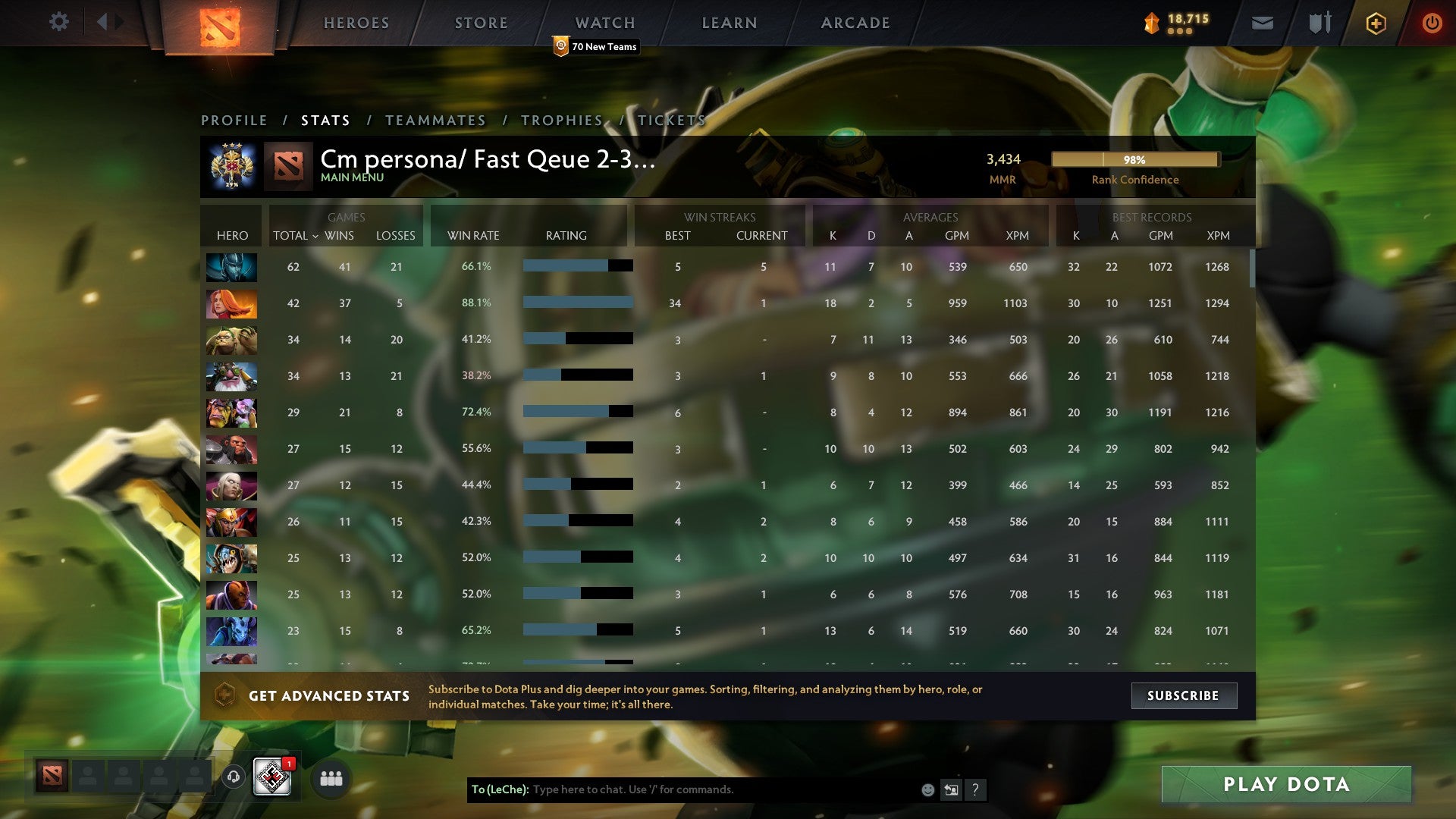Select the Pudge hero portrait row

click(x=232, y=339)
